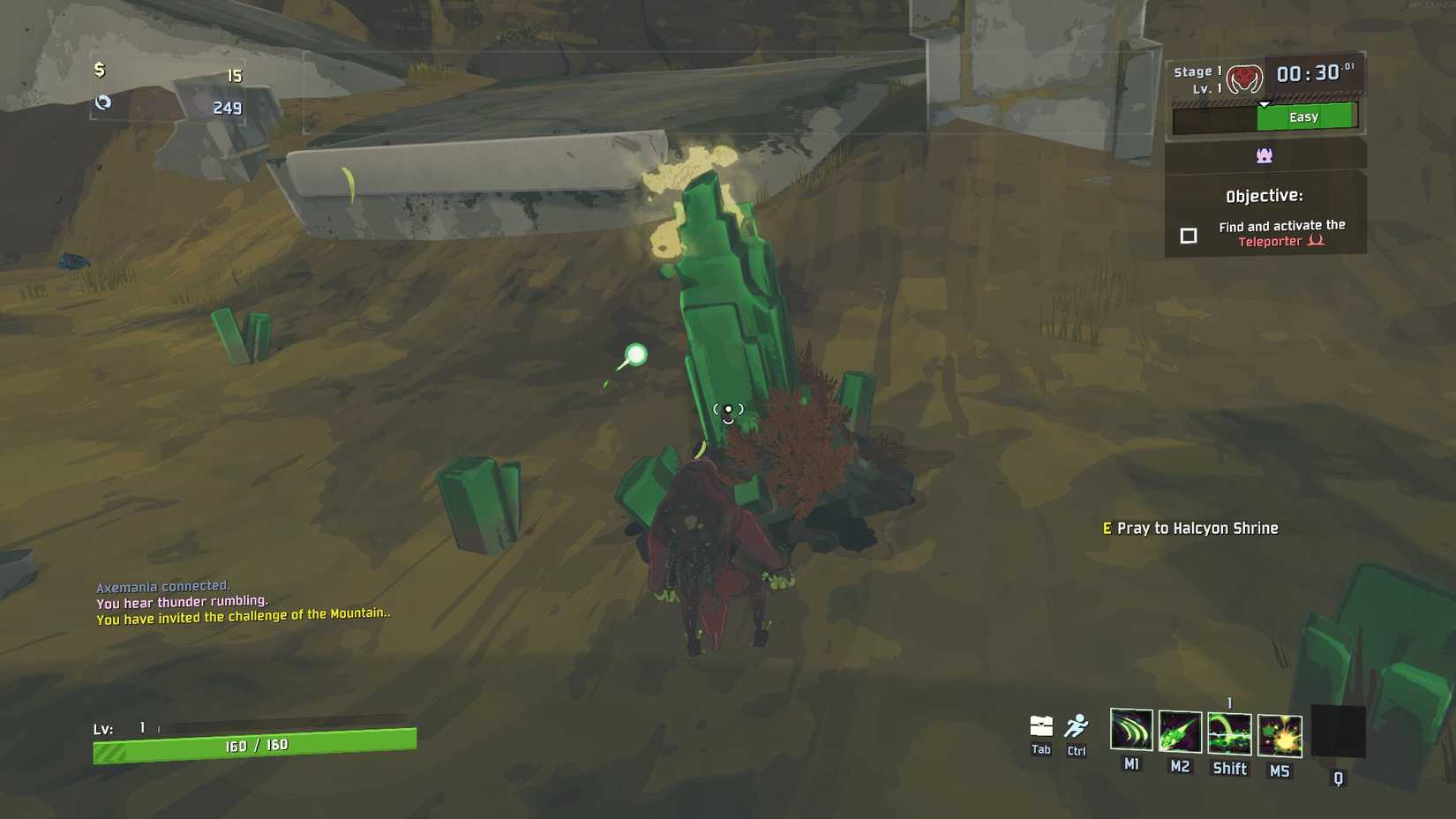Check the Teleporter objective checkbox
Image resolution: width=1456 pixels, height=819 pixels.
1188,236
